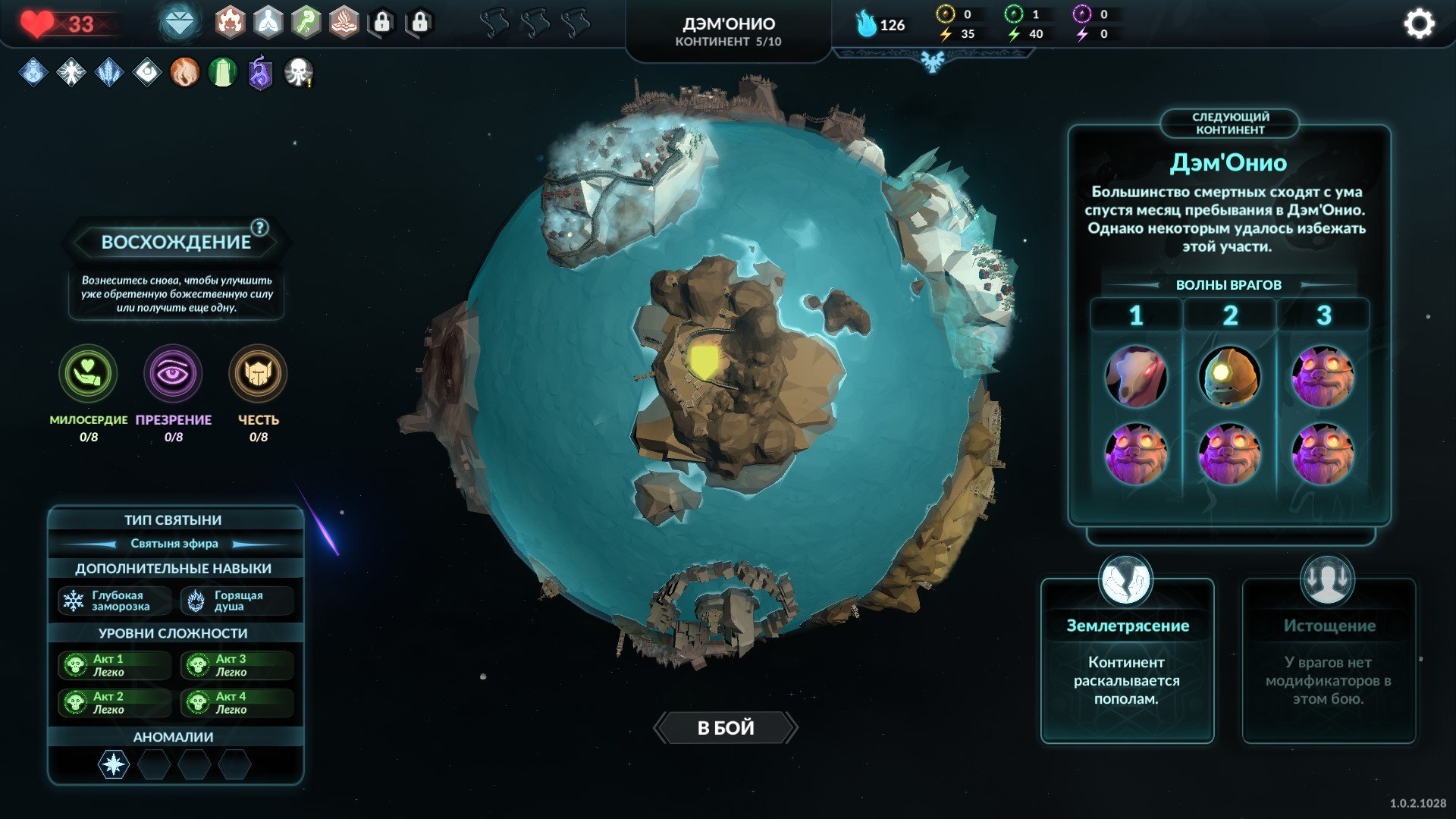View the wave 2 hooded lantern enemy
Screen dimensions: 1456x819
click(x=1229, y=377)
